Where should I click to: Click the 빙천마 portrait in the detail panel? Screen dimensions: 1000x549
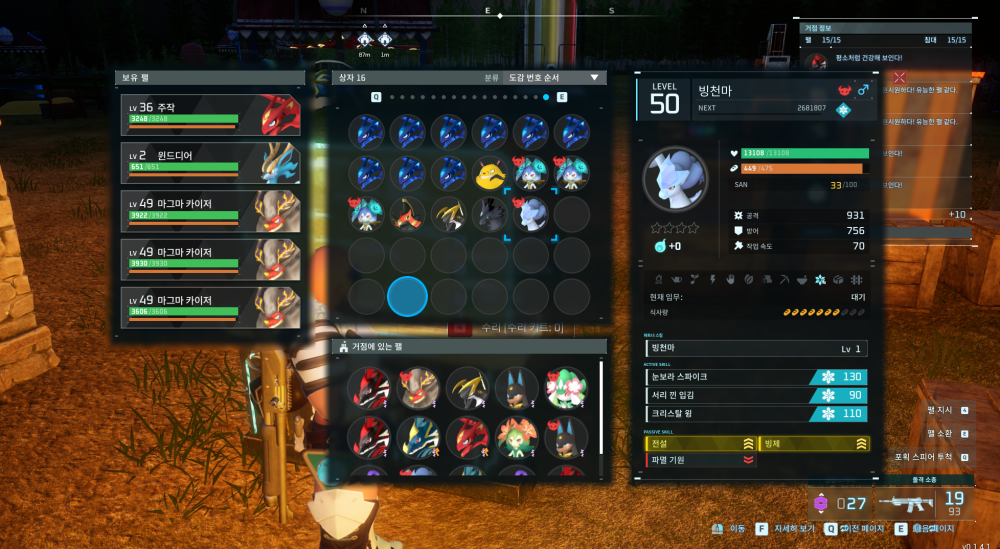pos(674,184)
